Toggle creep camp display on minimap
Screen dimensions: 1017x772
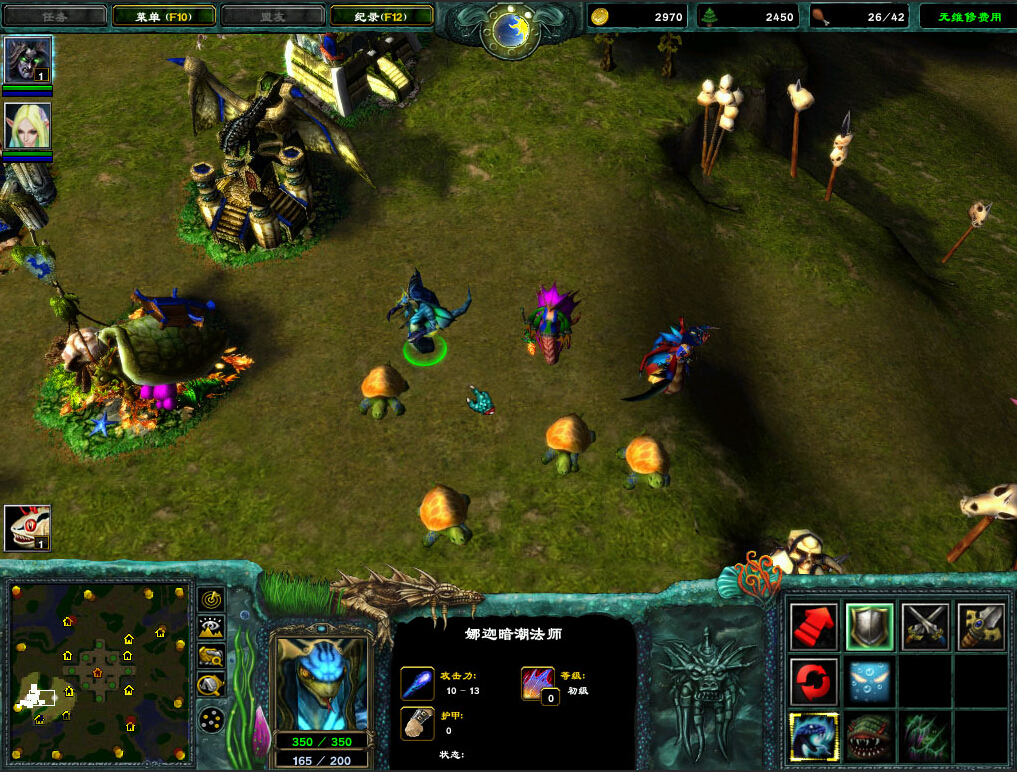[210, 686]
